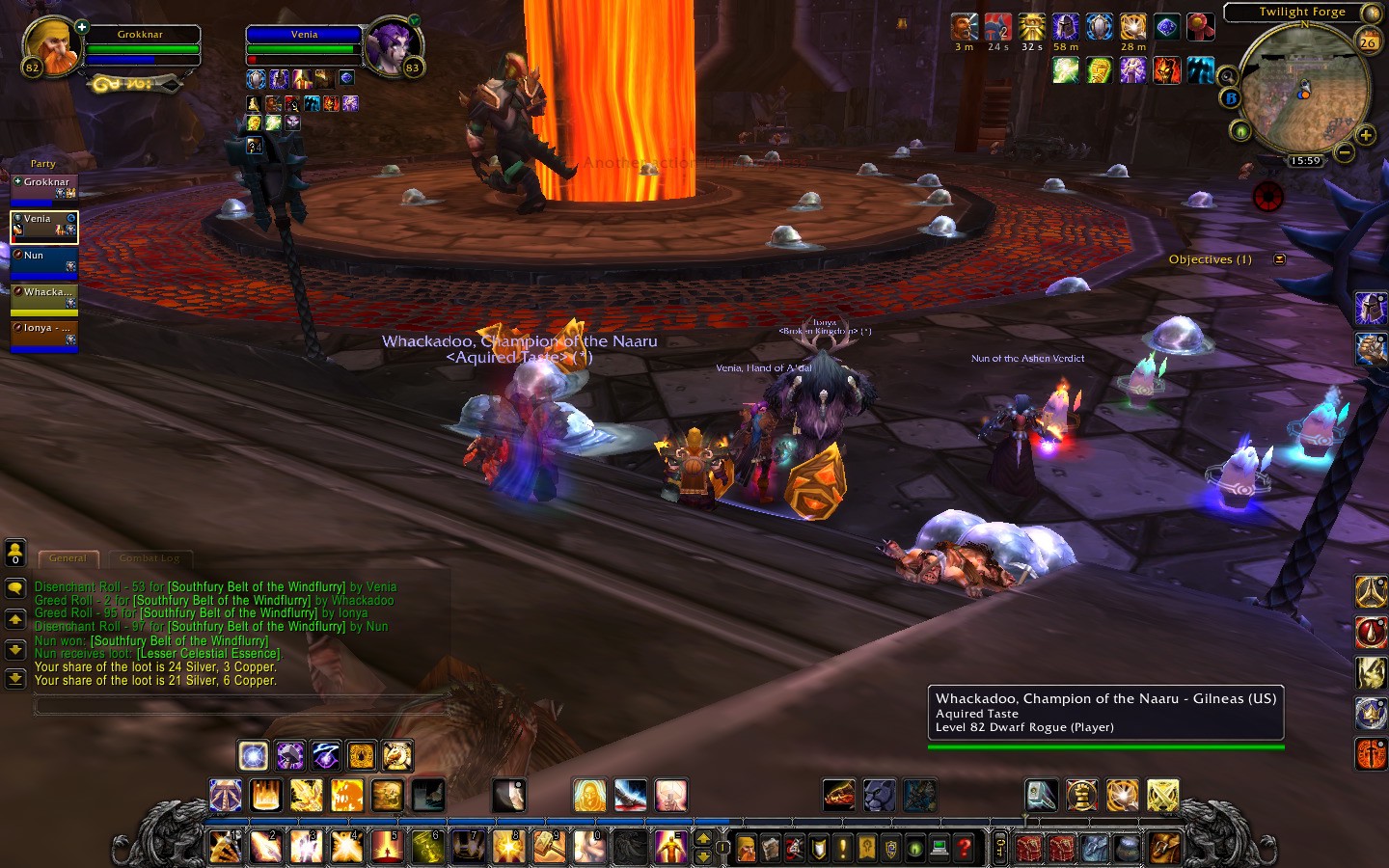Zoom out on the minimap
Viewport: 1389px width, 868px height.
point(1345,152)
